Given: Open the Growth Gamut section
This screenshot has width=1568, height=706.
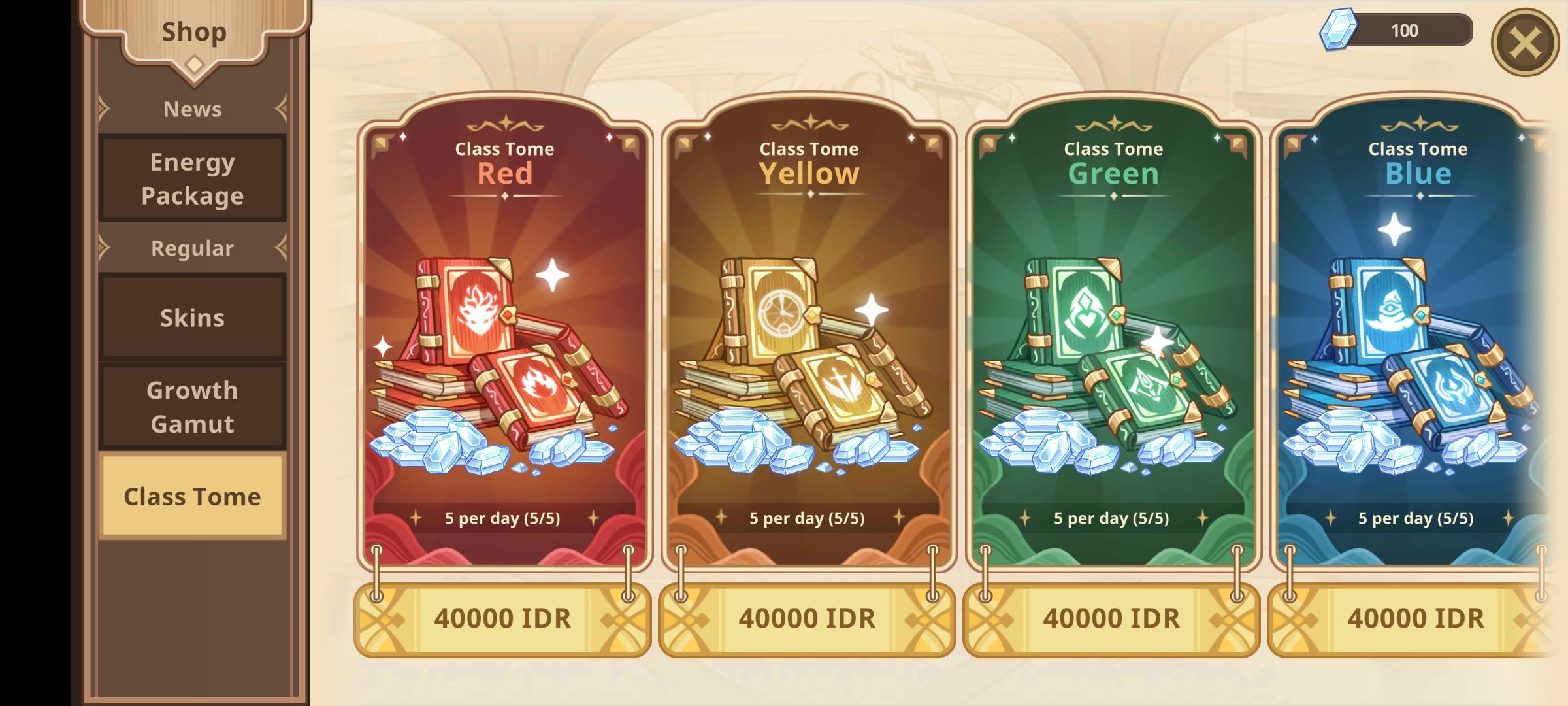Looking at the screenshot, I should (x=191, y=405).
